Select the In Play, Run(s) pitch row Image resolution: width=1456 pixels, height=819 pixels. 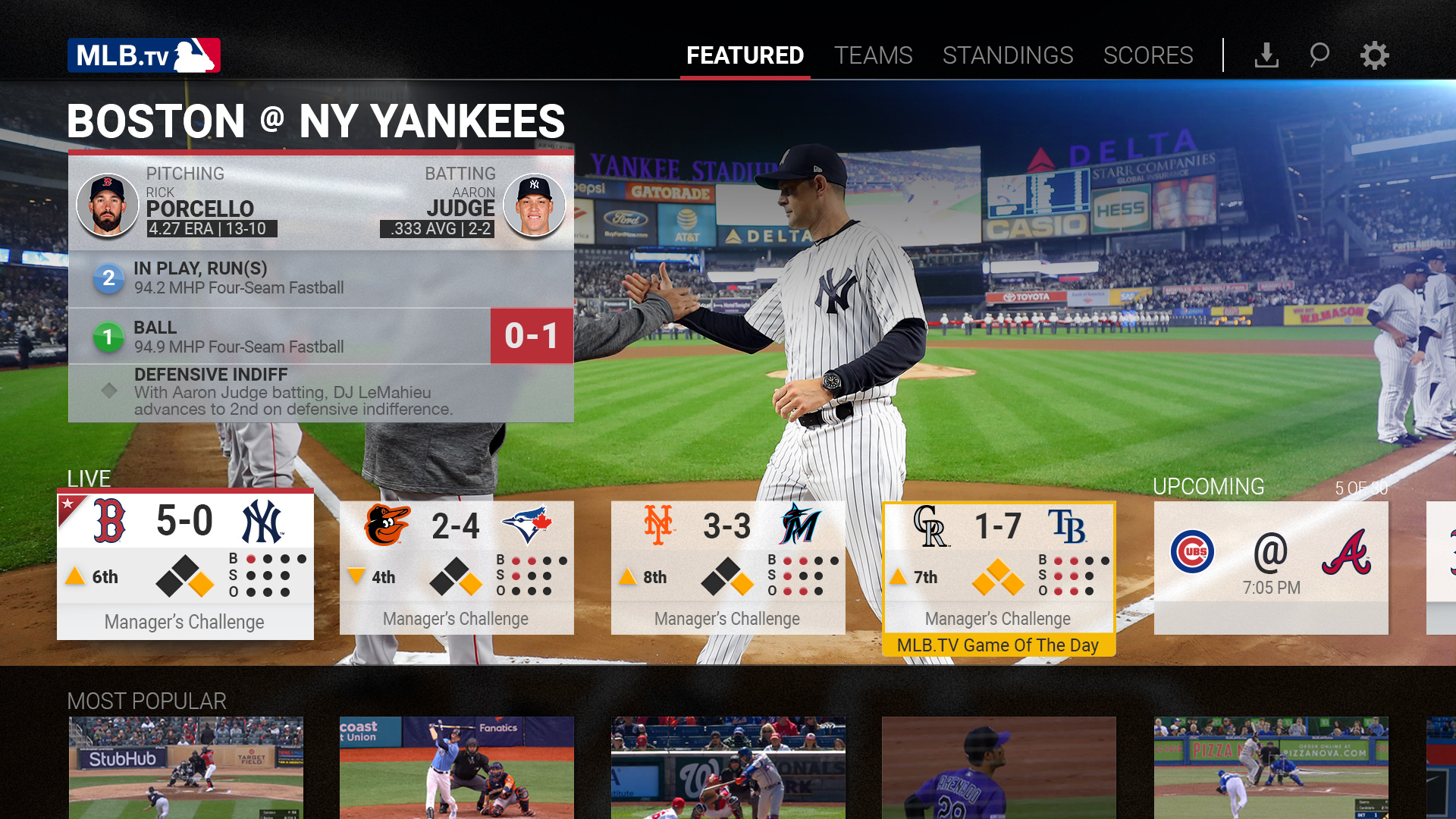click(x=321, y=278)
